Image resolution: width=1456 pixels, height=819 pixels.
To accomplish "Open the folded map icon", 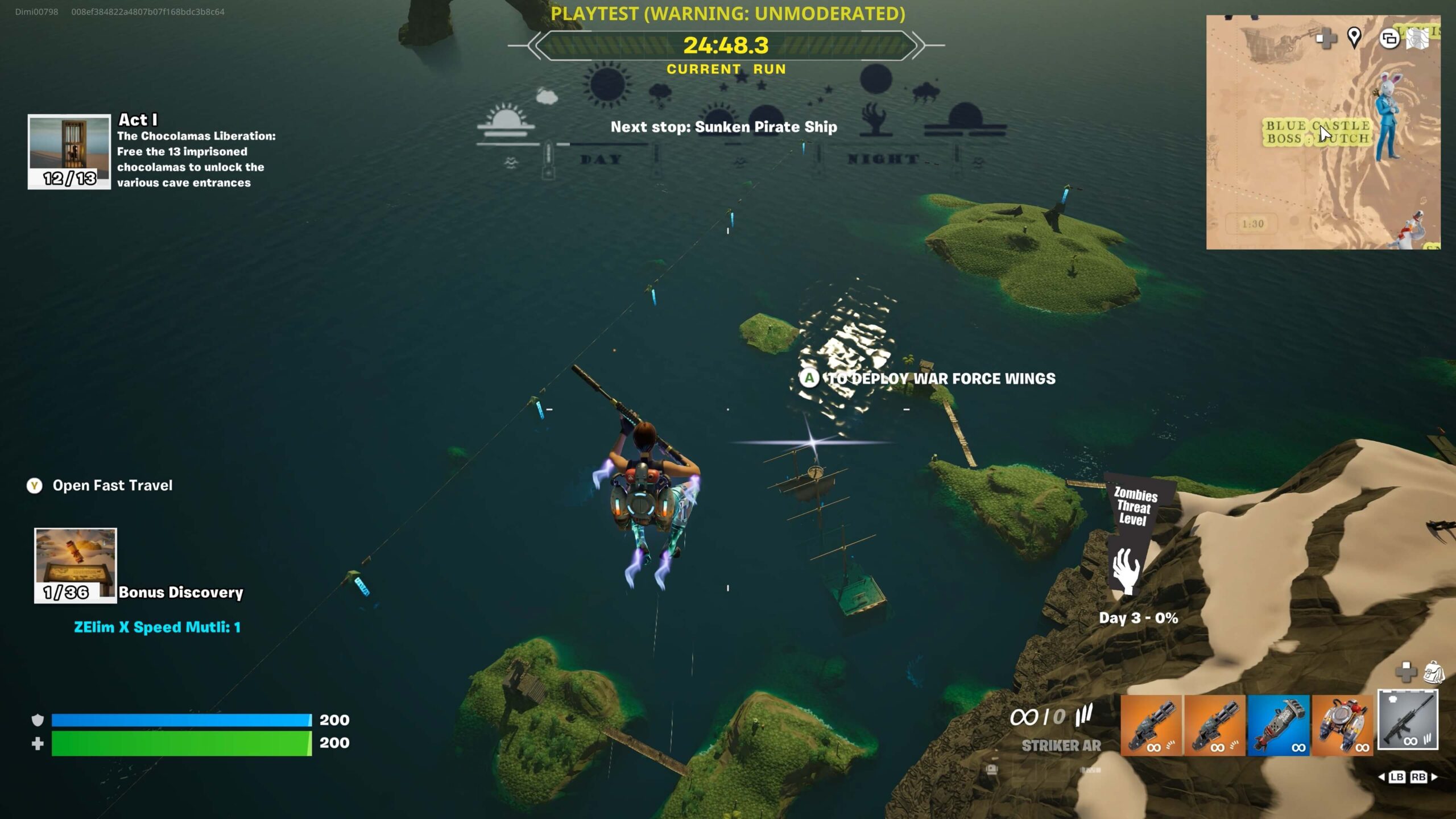I will tap(1417, 39).
